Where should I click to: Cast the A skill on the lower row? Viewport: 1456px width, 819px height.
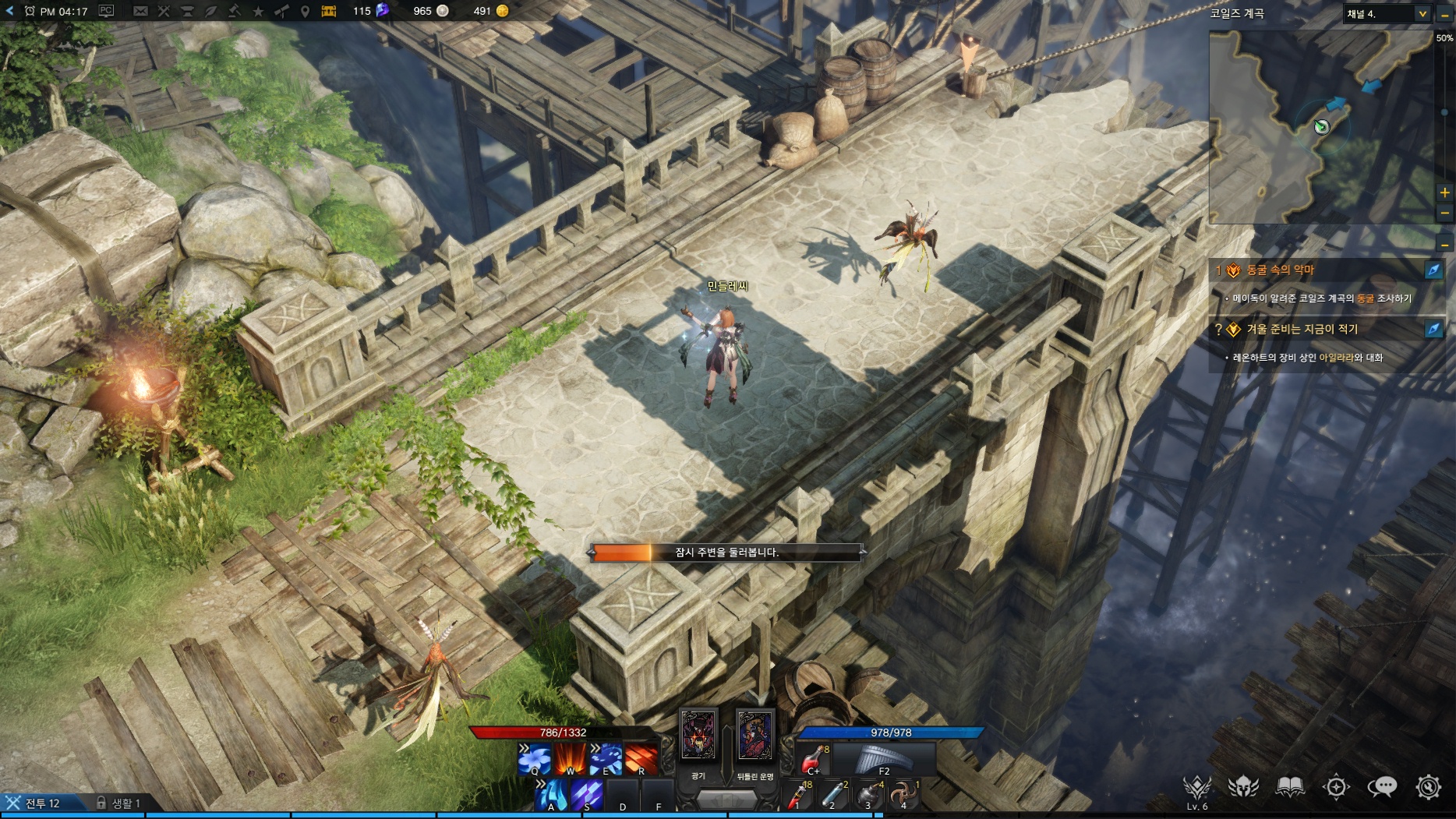552,795
